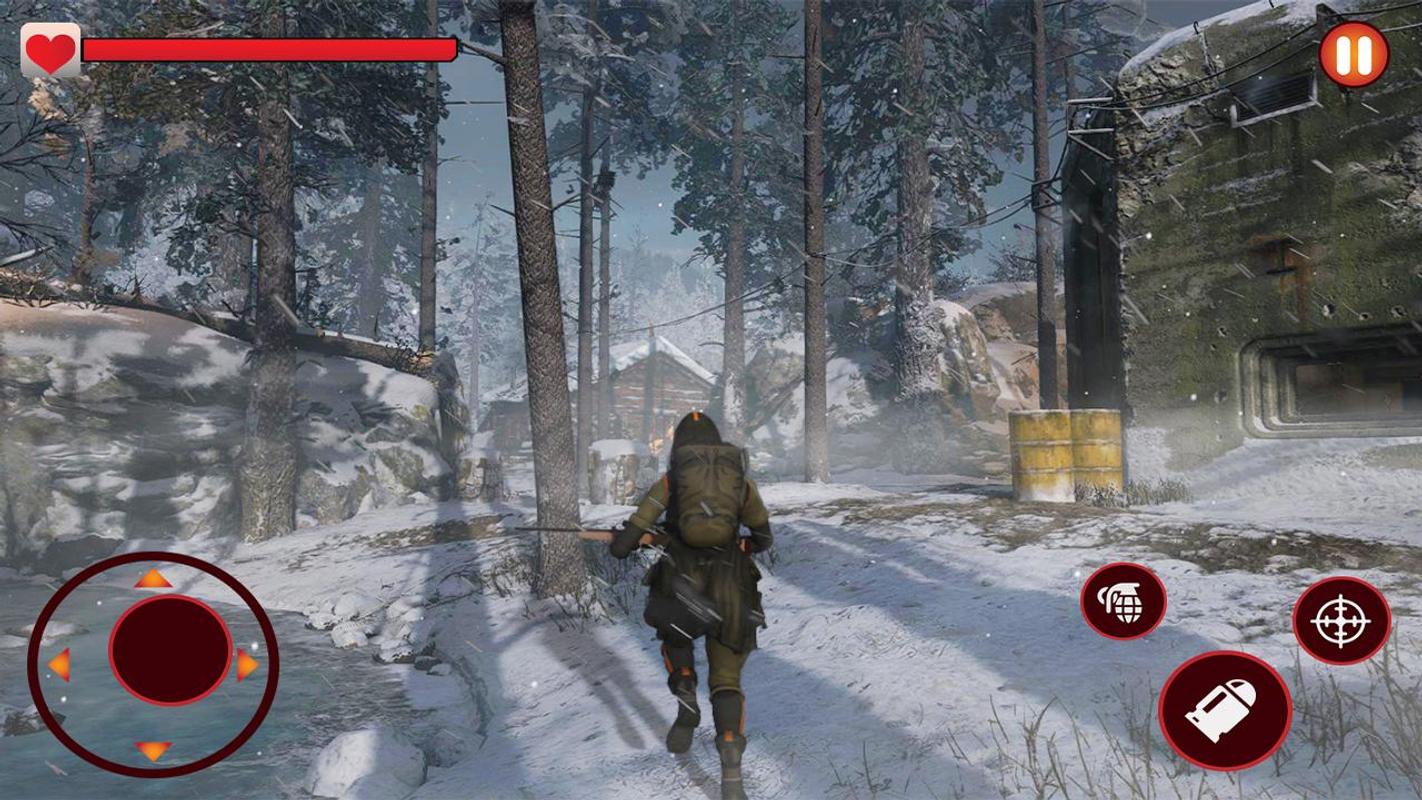This screenshot has width=1422, height=800.
Task: Pause the game with the orange button
Action: pyautogui.click(x=1354, y=55)
